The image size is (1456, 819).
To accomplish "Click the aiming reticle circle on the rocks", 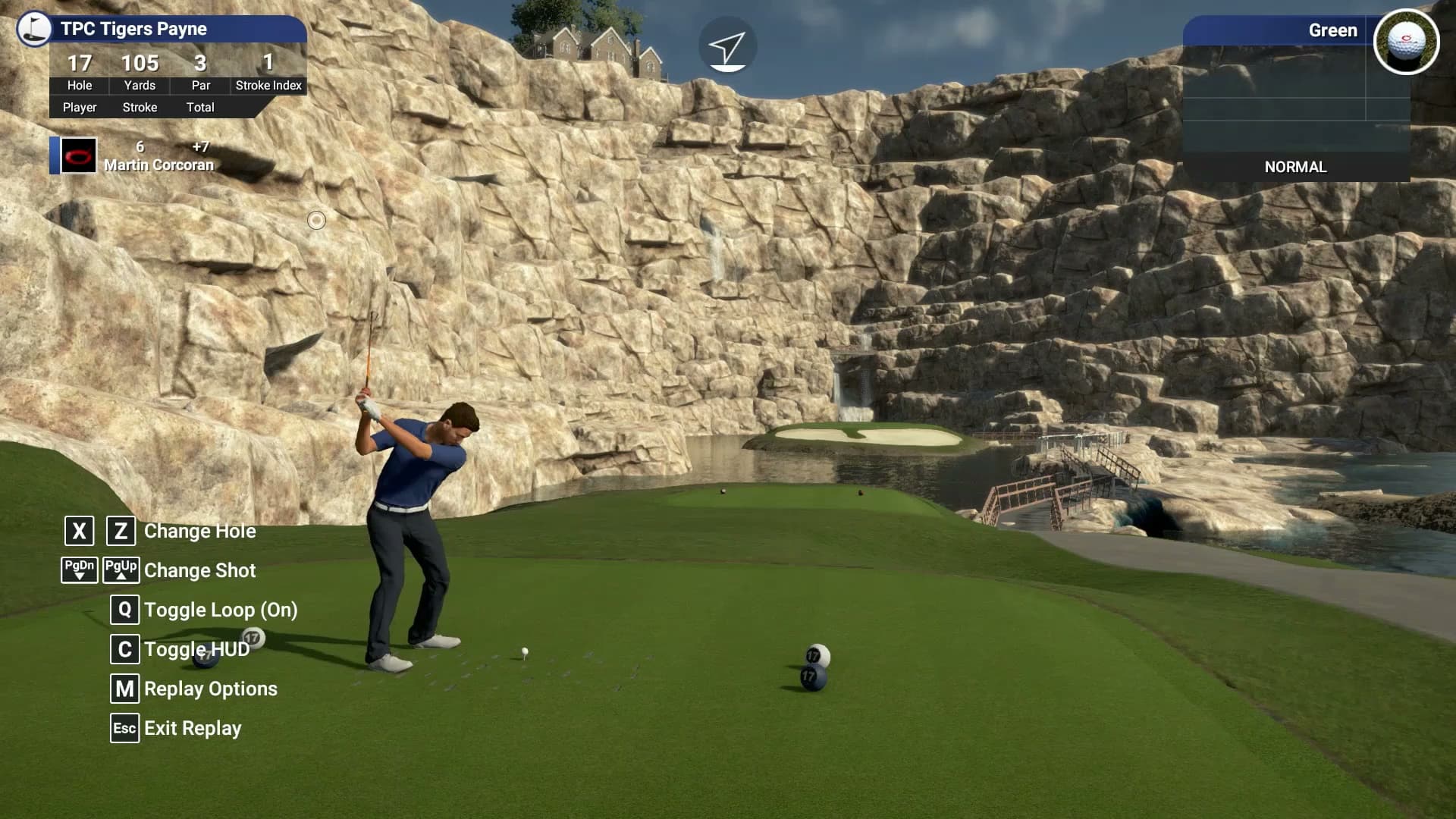I will pos(317,221).
